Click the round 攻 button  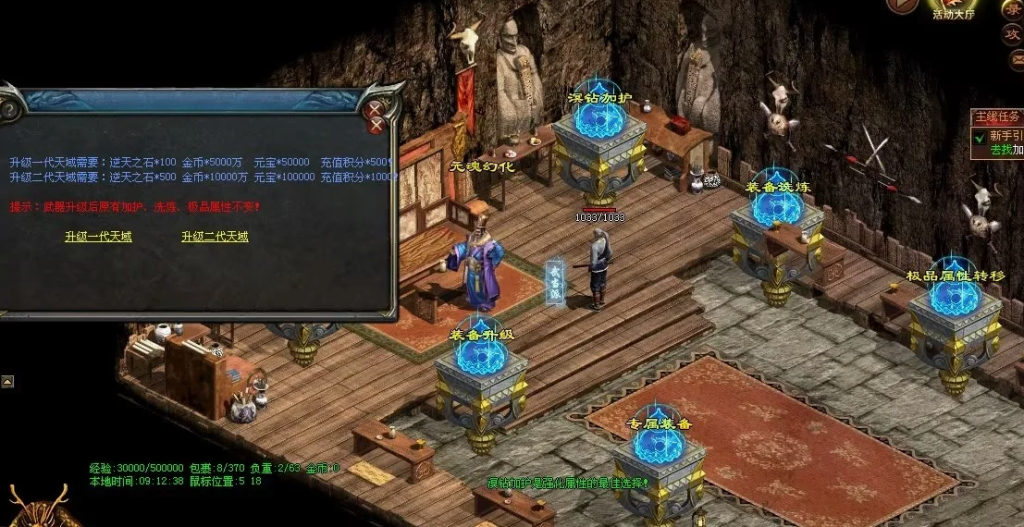click(1012, 33)
